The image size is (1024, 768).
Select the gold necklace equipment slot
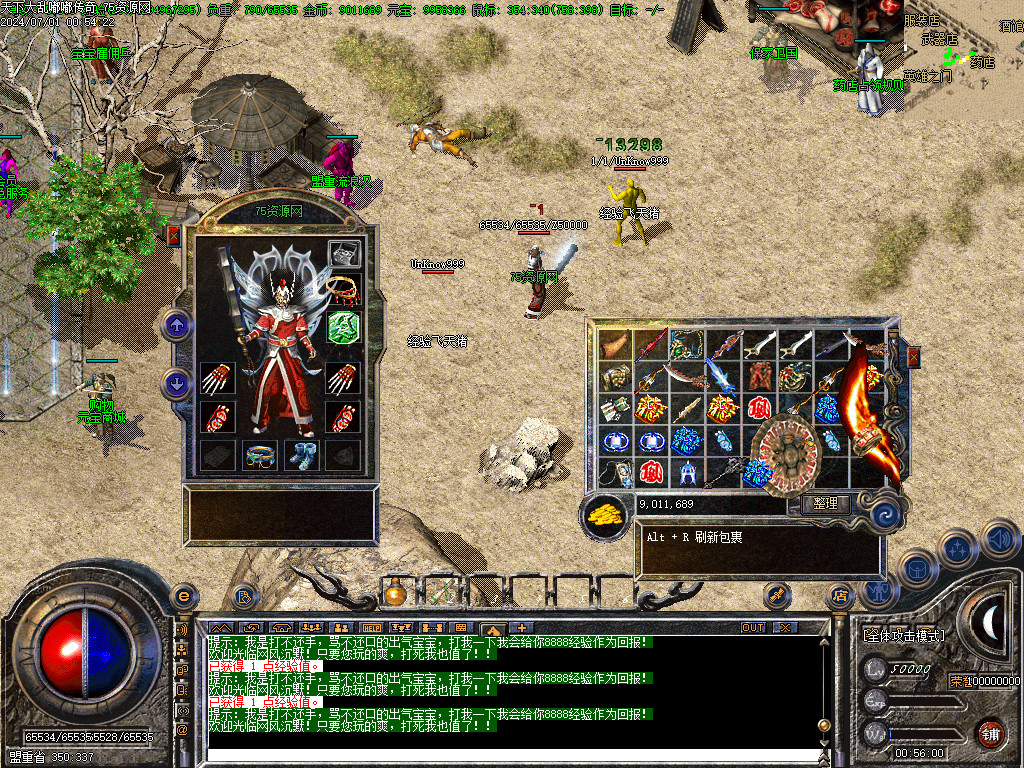click(344, 290)
